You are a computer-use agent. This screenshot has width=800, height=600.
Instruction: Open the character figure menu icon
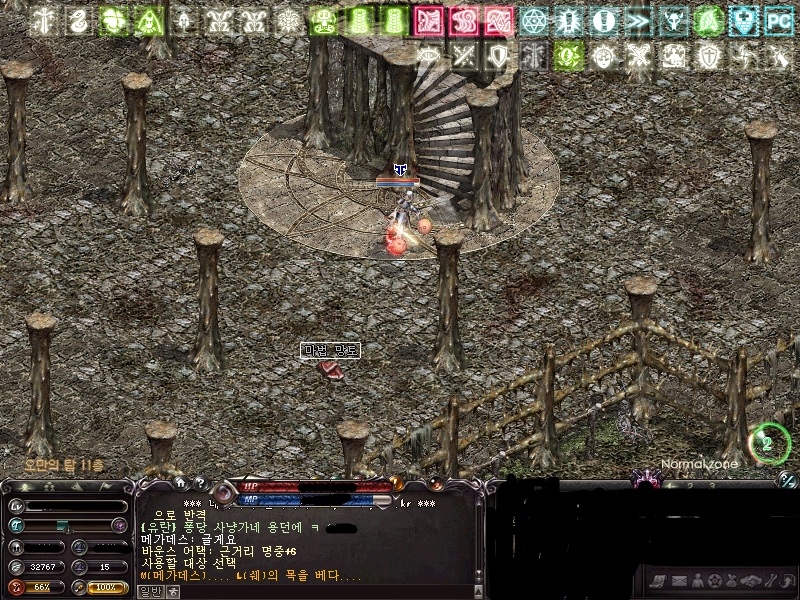tap(697, 580)
